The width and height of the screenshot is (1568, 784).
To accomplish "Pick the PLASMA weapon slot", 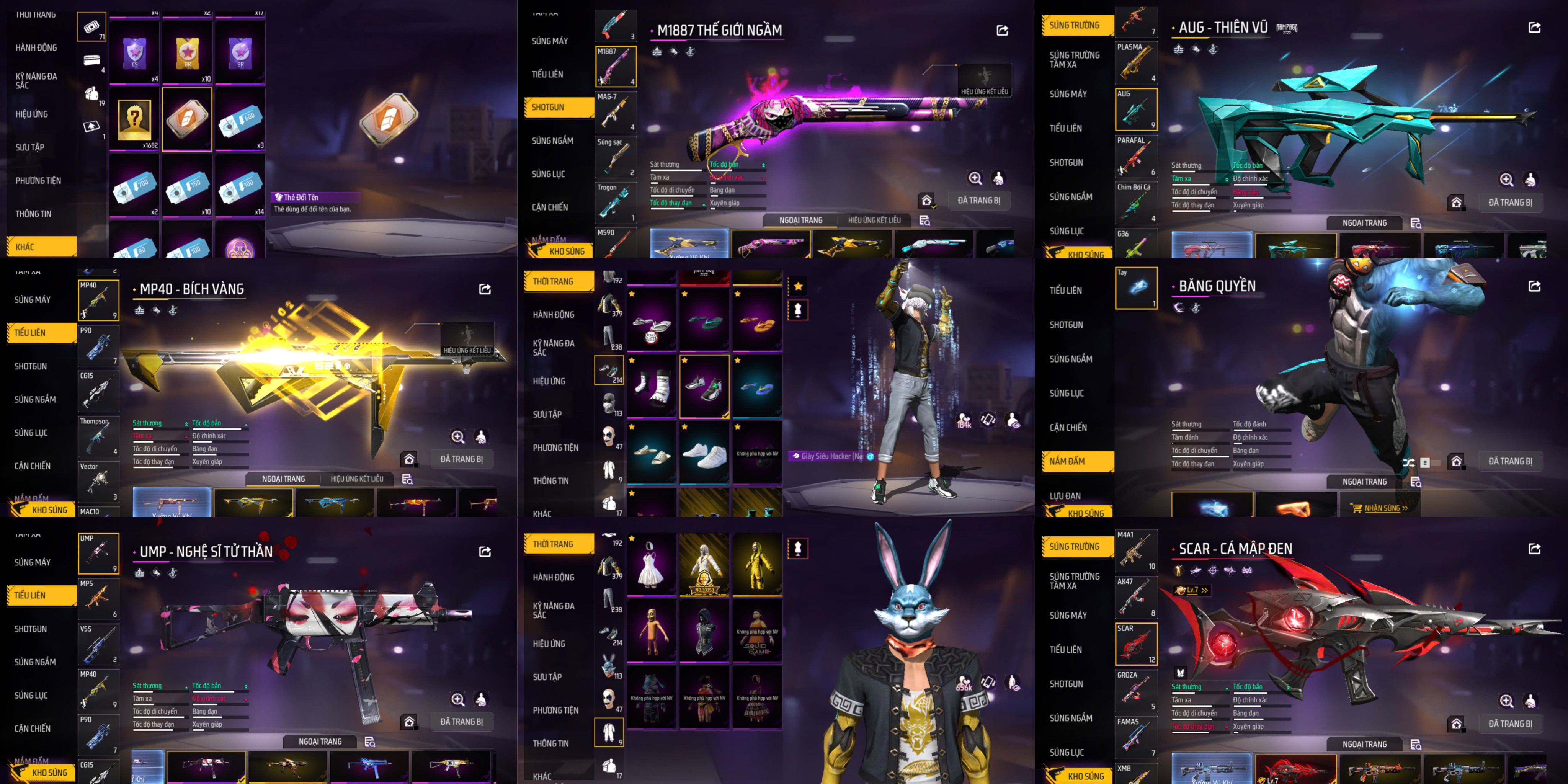I will tap(1136, 62).
